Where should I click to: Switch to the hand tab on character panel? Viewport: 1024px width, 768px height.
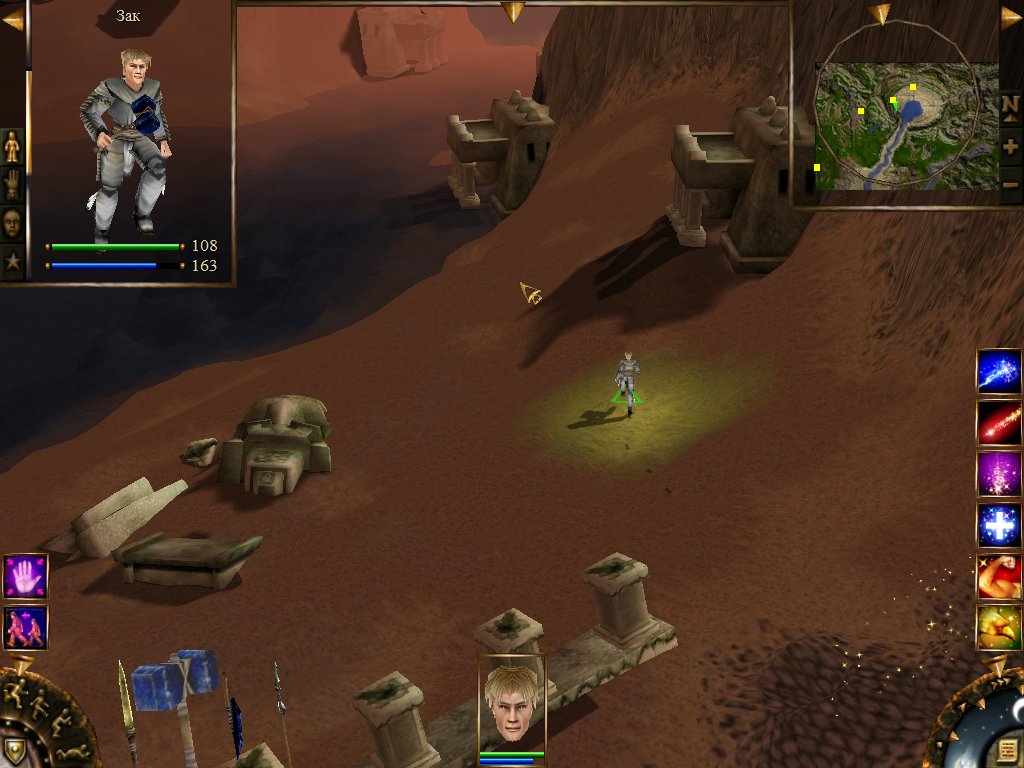pyautogui.click(x=12, y=184)
